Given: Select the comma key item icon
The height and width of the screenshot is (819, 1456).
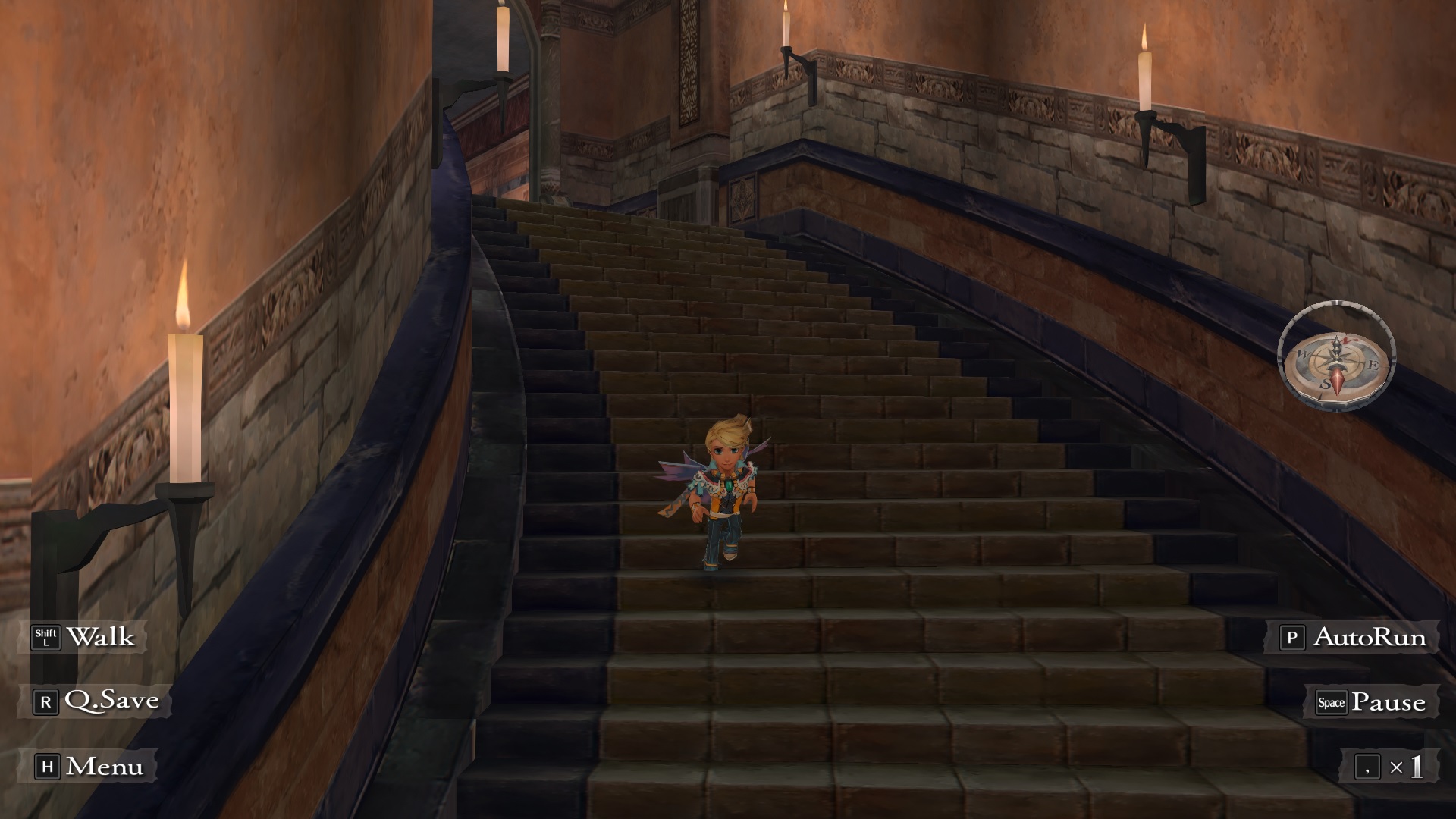Looking at the screenshot, I should pyautogui.click(x=1368, y=766).
